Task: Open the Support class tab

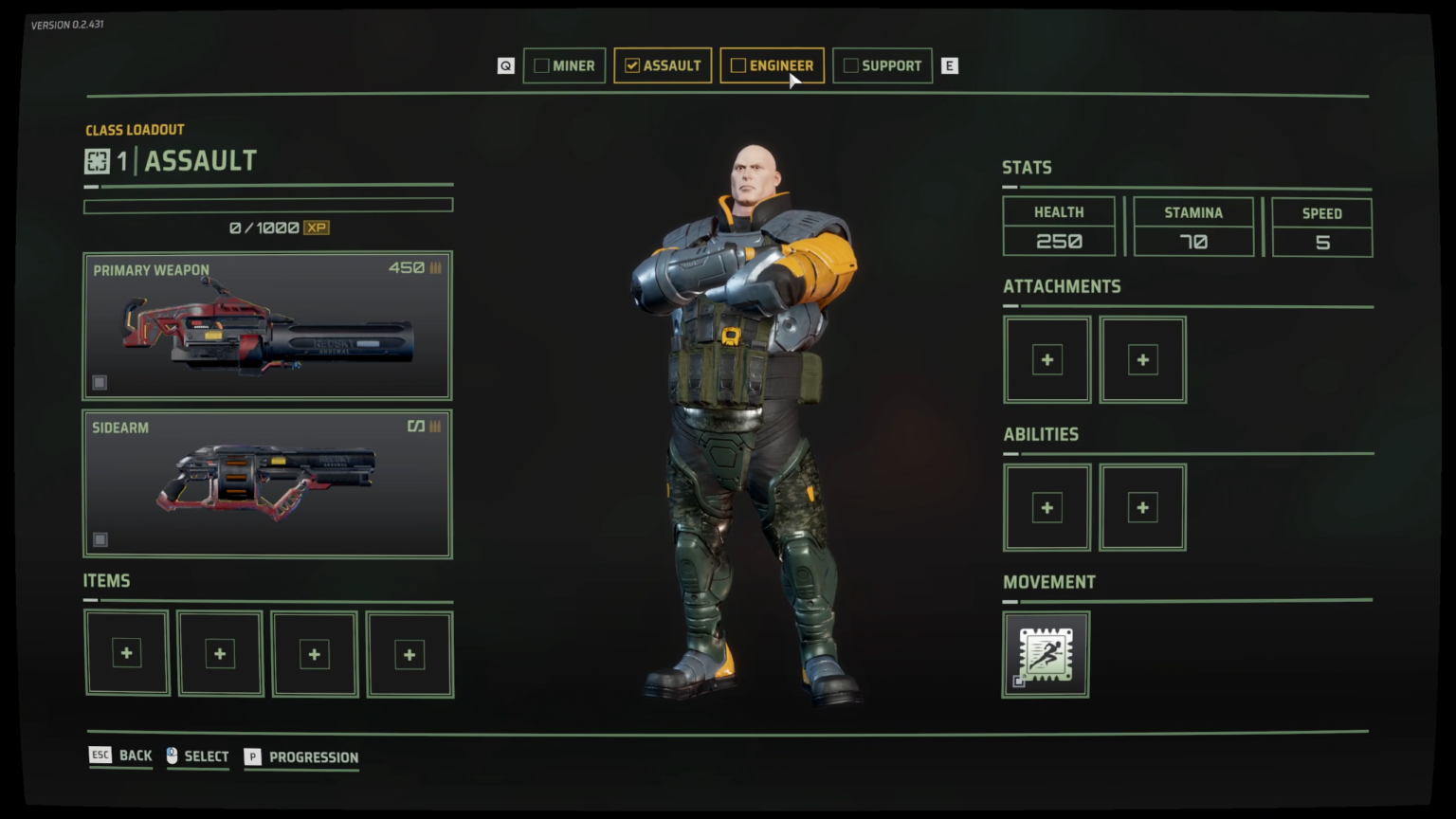Action: coord(882,65)
